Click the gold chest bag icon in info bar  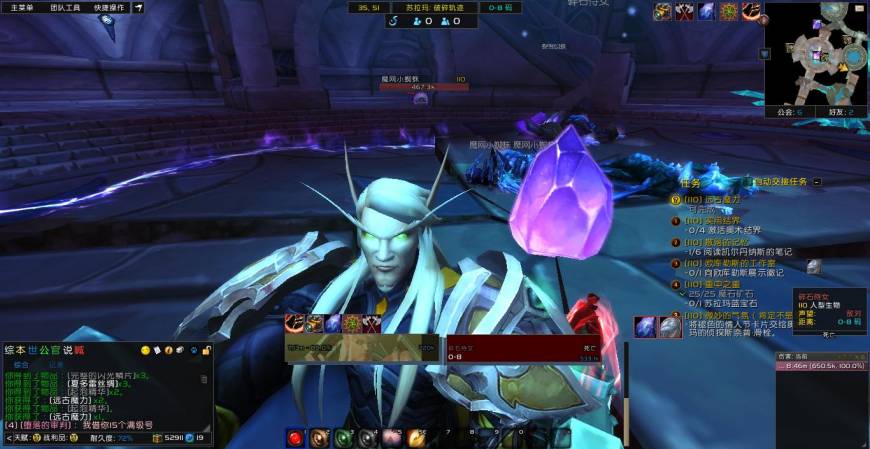click(157, 438)
